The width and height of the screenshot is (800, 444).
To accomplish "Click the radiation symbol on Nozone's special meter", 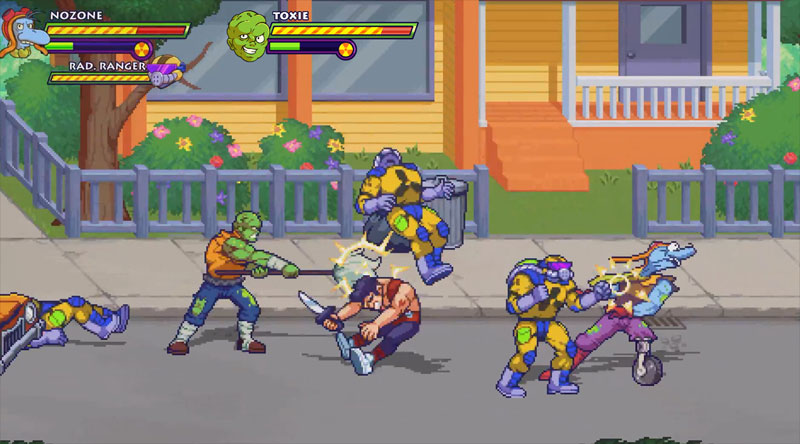I will point(142,47).
